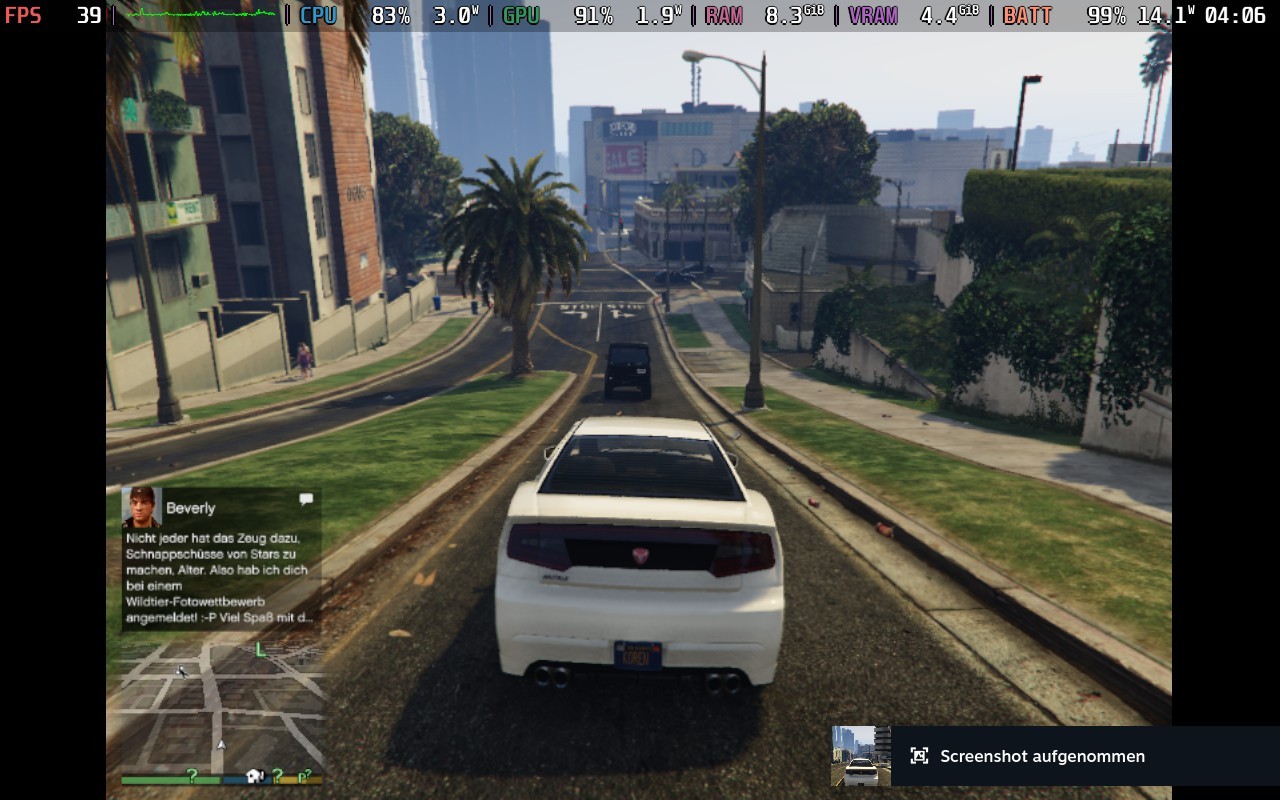This screenshot has width=1280, height=800.
Task: Click the white house blip on the minimap
Action: point(254,776)
